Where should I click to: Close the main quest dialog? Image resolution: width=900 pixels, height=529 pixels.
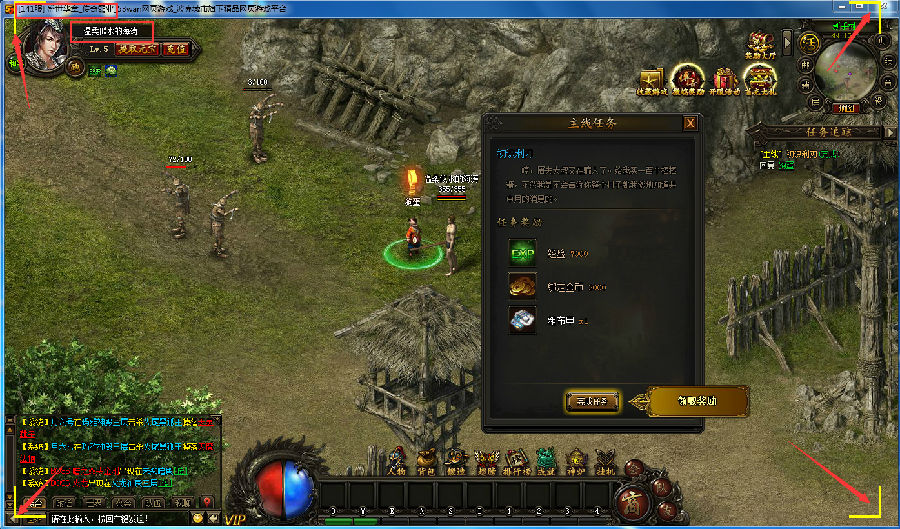coord(690,123)
